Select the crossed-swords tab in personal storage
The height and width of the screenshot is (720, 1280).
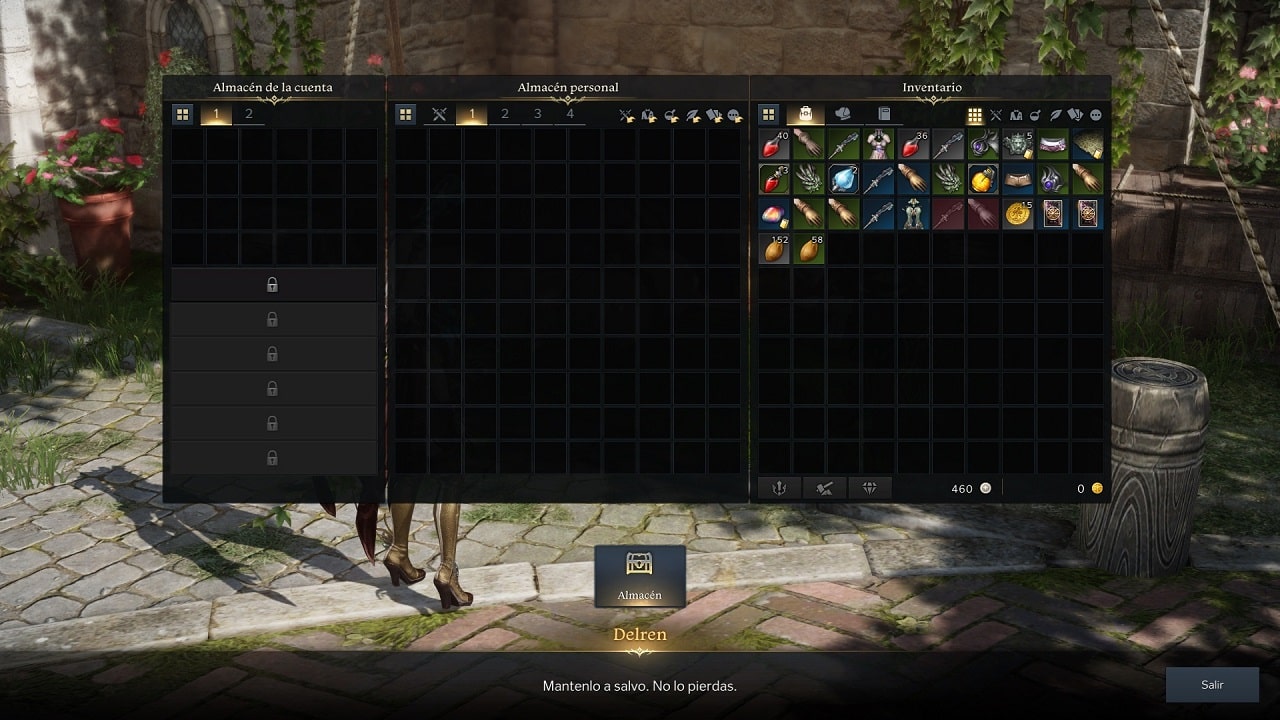pos(439,114)
